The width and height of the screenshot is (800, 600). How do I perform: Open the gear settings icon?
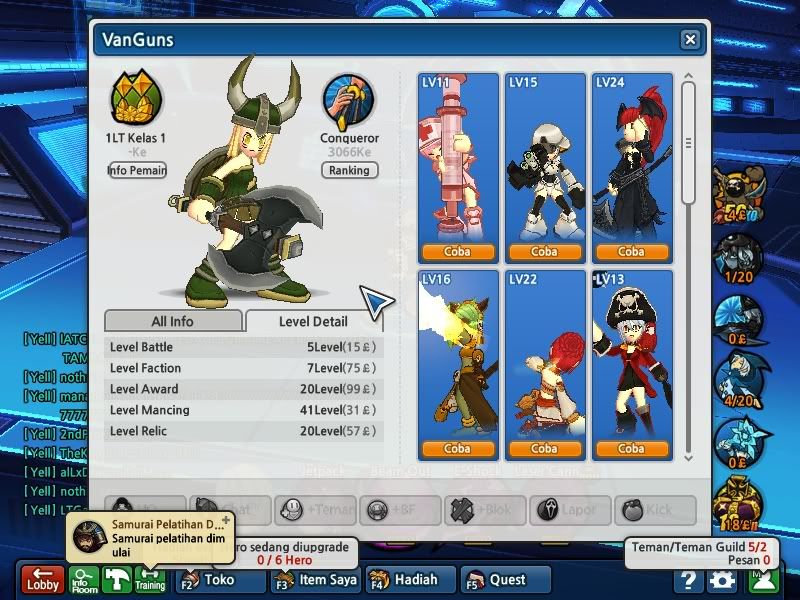(721, 580)
